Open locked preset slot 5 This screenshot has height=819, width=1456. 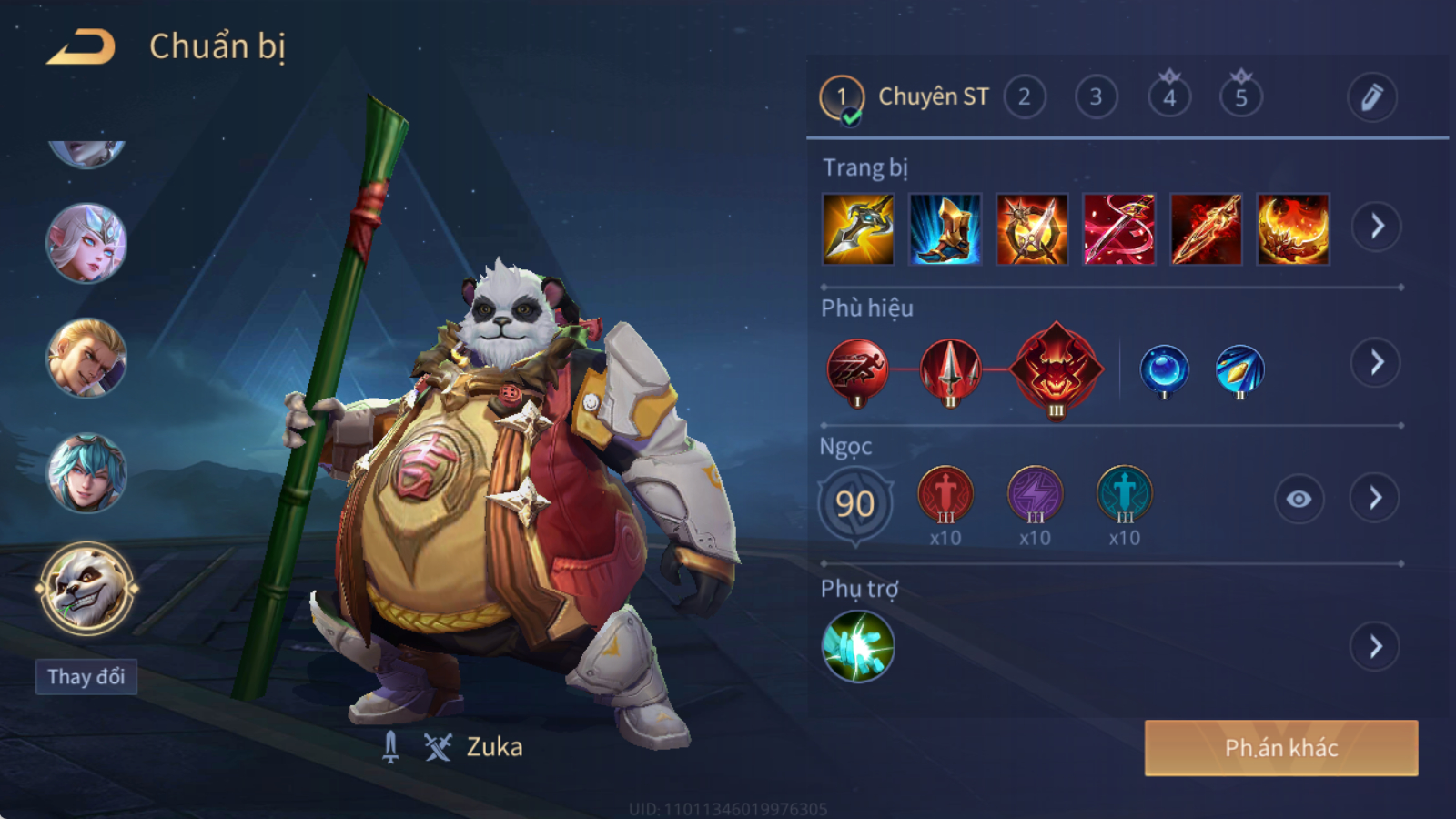pos(1240,96)
